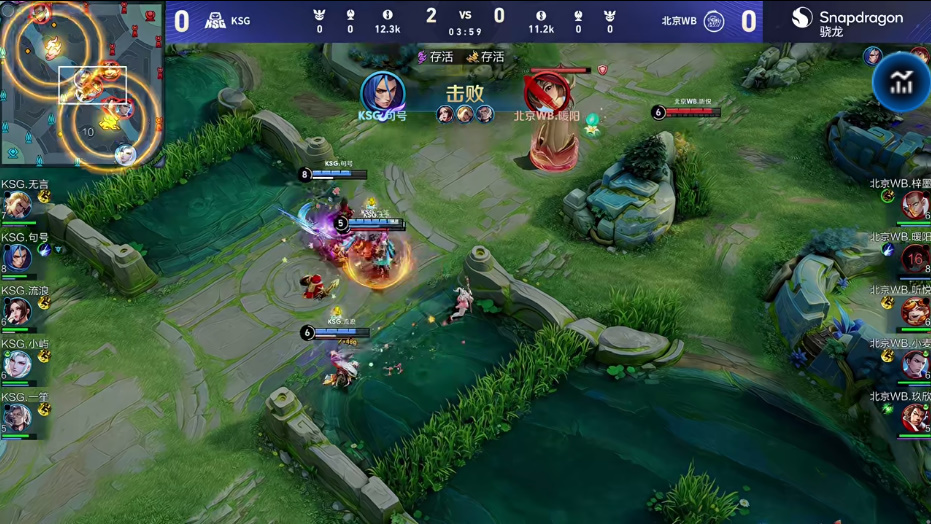Select KSG.句号's hero portrait
Screen dimensions: 931x524
click(17, 258)
